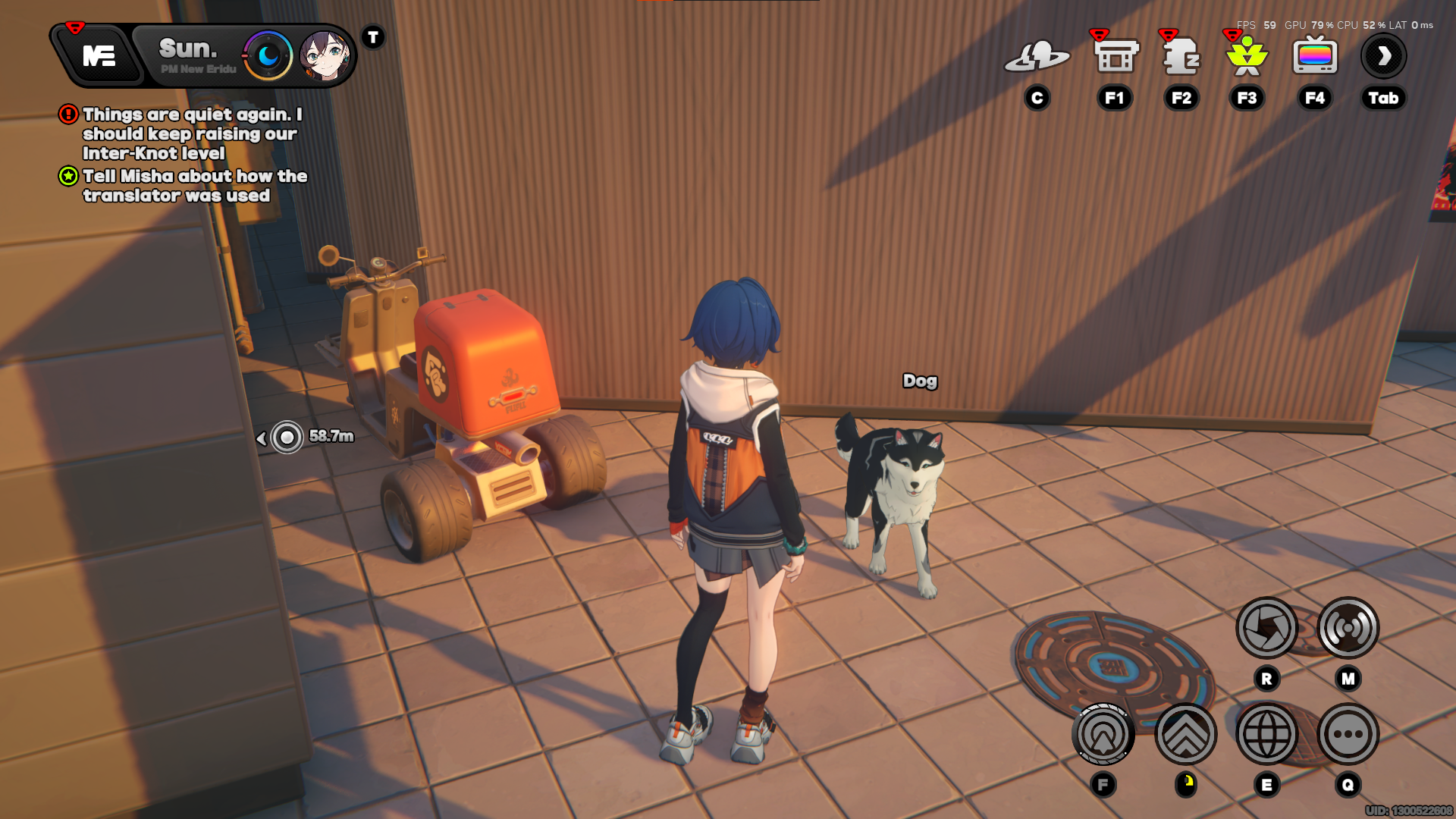Click the radio signal waves button
This screenshot has width=1456, height=819.
click(1348, 628)
